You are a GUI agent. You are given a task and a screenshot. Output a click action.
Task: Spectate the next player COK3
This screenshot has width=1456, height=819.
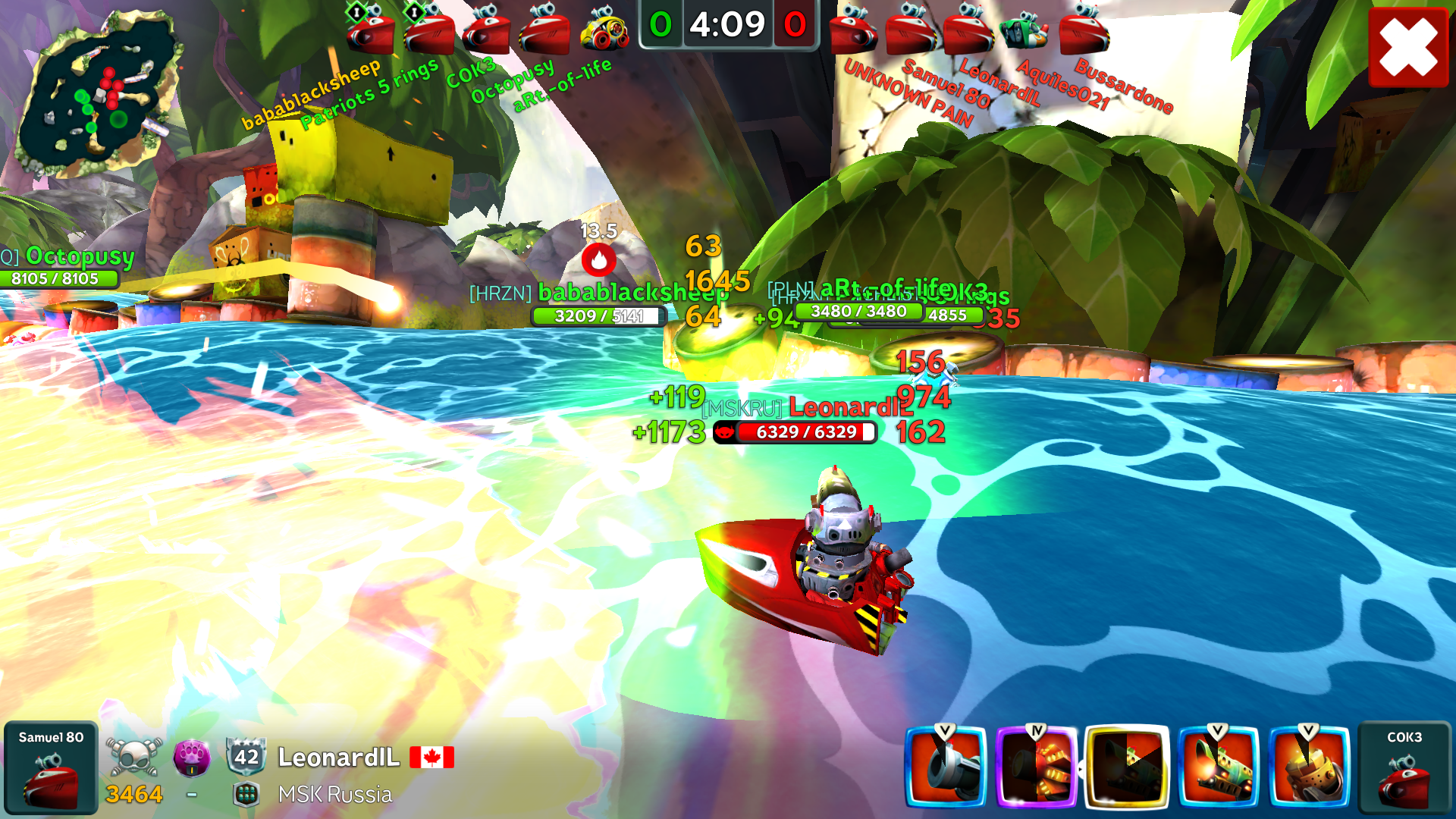(1404, 767)
